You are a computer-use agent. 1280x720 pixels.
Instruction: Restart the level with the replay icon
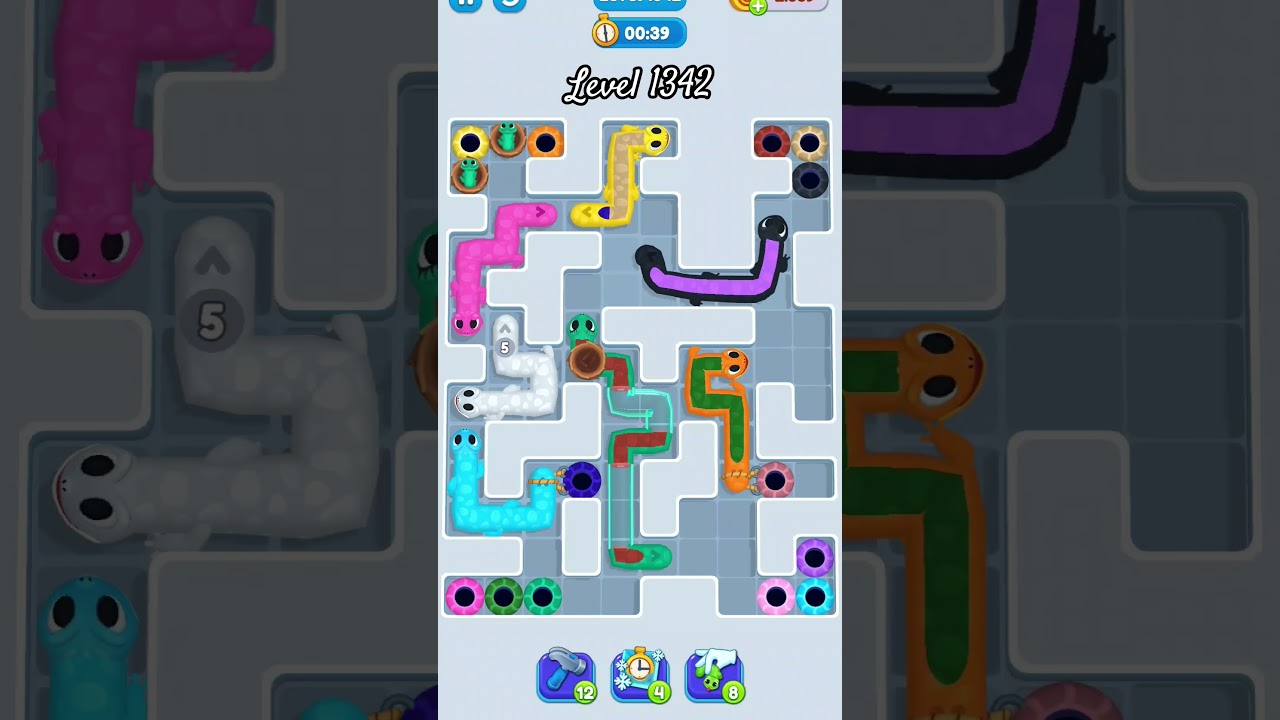pyautogui.click(x=510, y=5)
